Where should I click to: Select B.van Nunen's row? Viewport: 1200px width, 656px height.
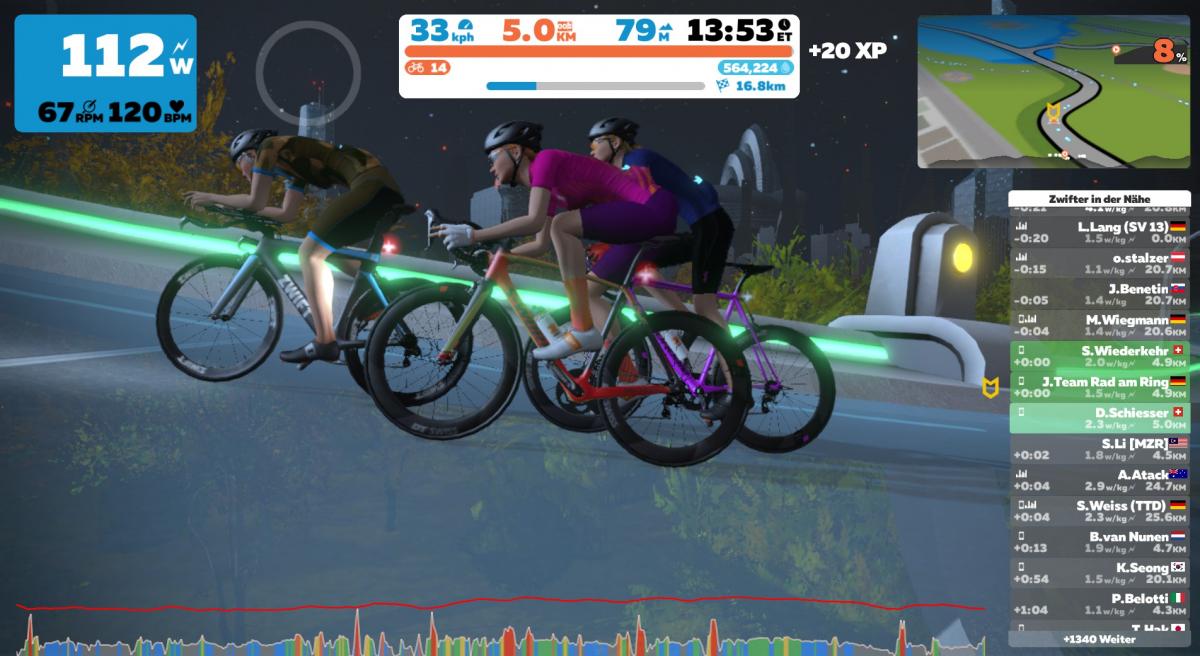1099,542
